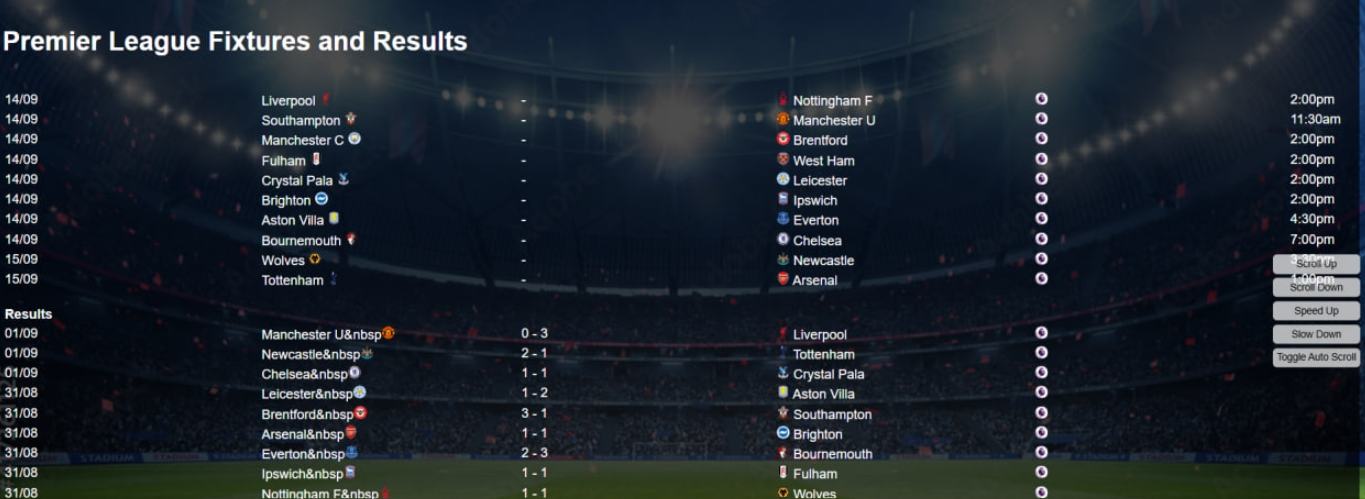
Task: Click the Scroll Up button
Action: [1316, 264]
